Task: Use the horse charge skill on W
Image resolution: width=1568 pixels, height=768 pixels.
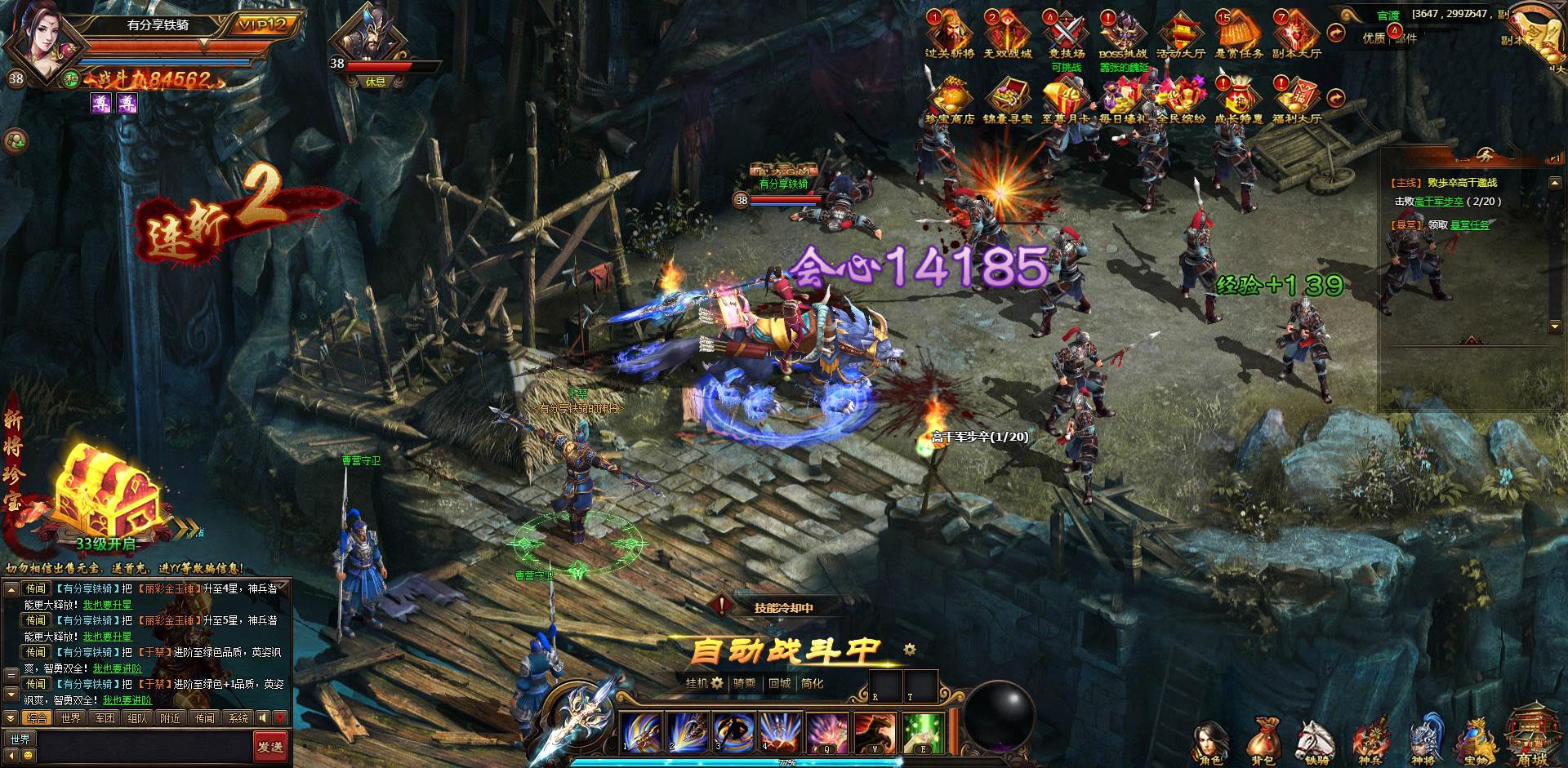Action: [x=876, y=731]
